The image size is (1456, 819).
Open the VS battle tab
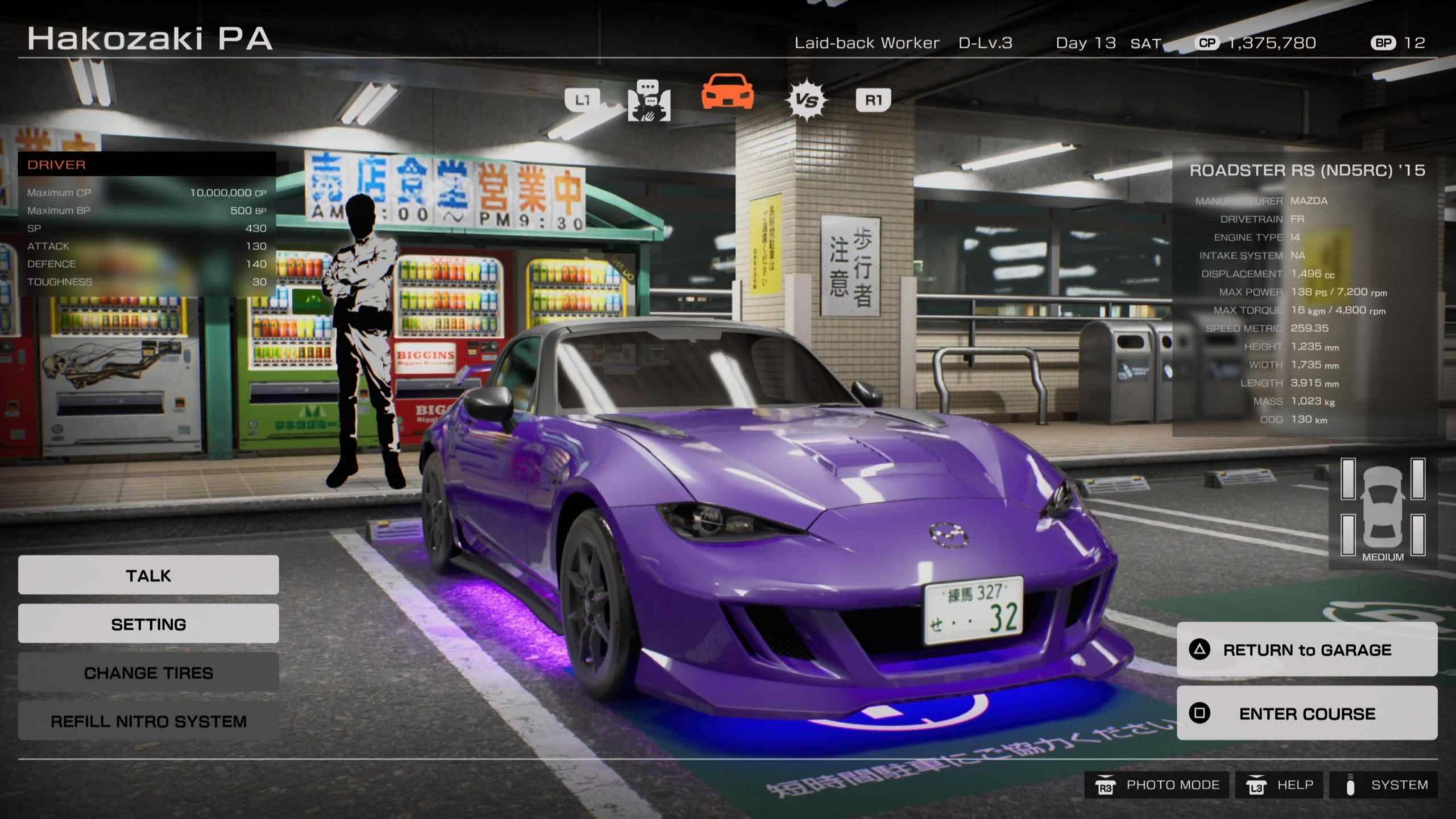point(806,101)
